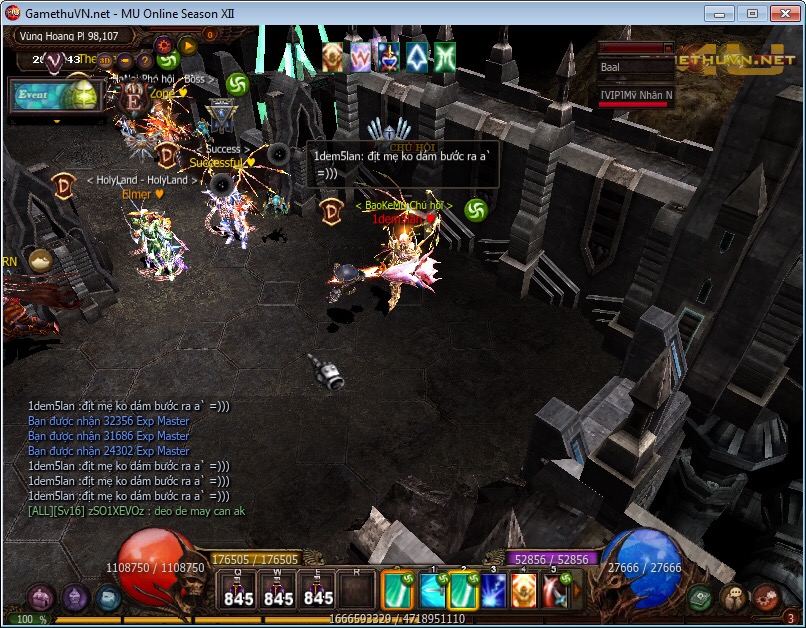Open the green book menu icon

[700, 598]
